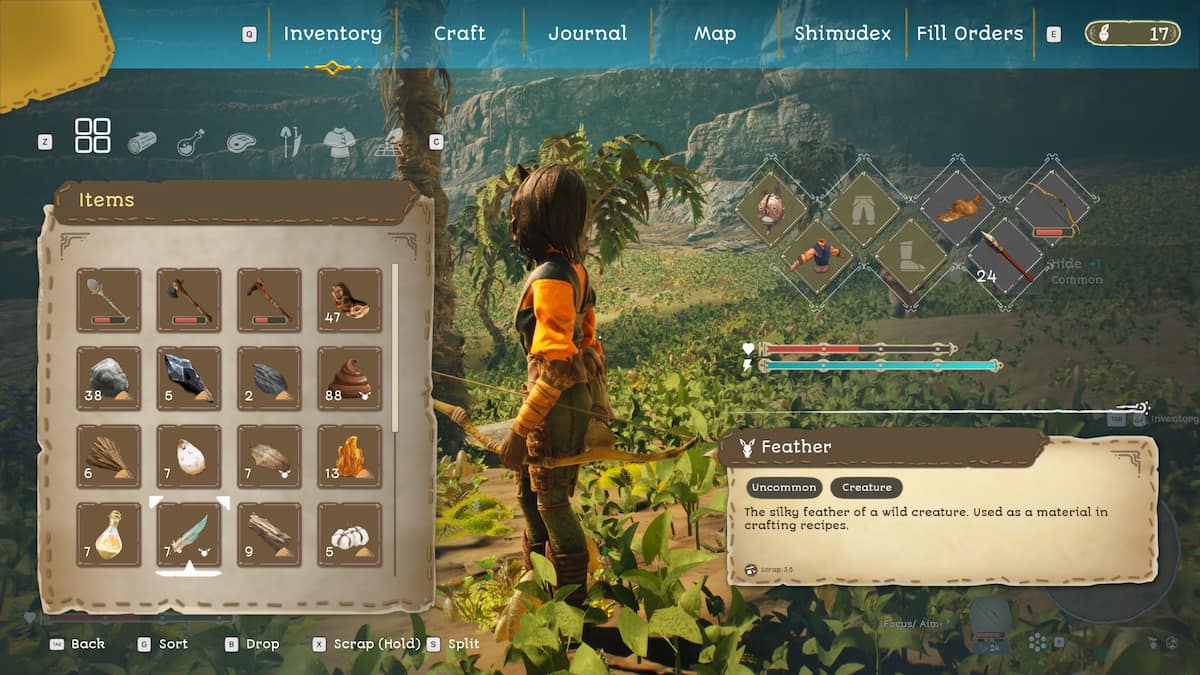Viewport: 1200px width, 675px height.
Task: Go to the Fill Orders tab
Action: coord(969,33)
